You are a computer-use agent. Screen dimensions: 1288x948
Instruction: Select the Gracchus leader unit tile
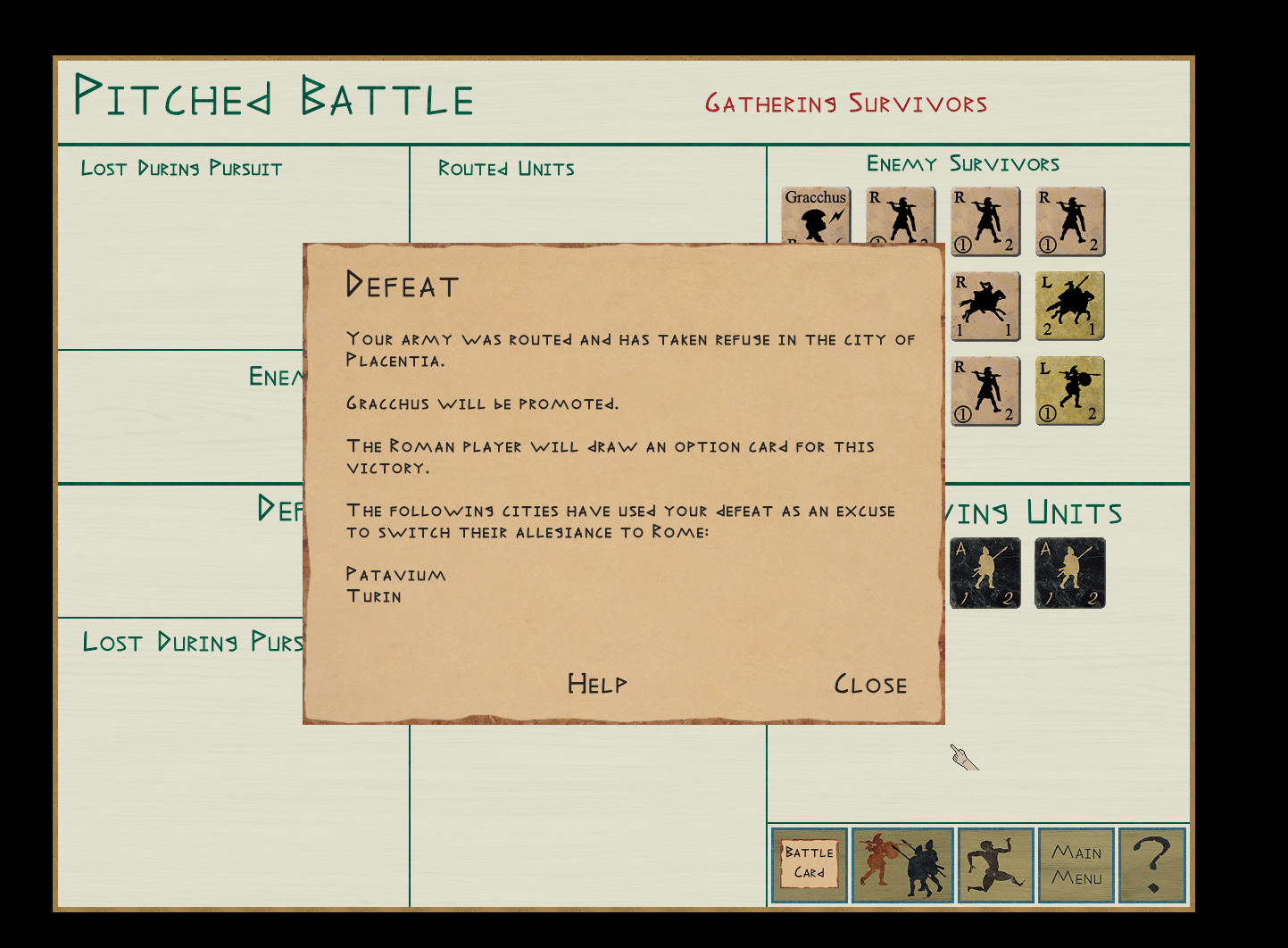point(816,215)
